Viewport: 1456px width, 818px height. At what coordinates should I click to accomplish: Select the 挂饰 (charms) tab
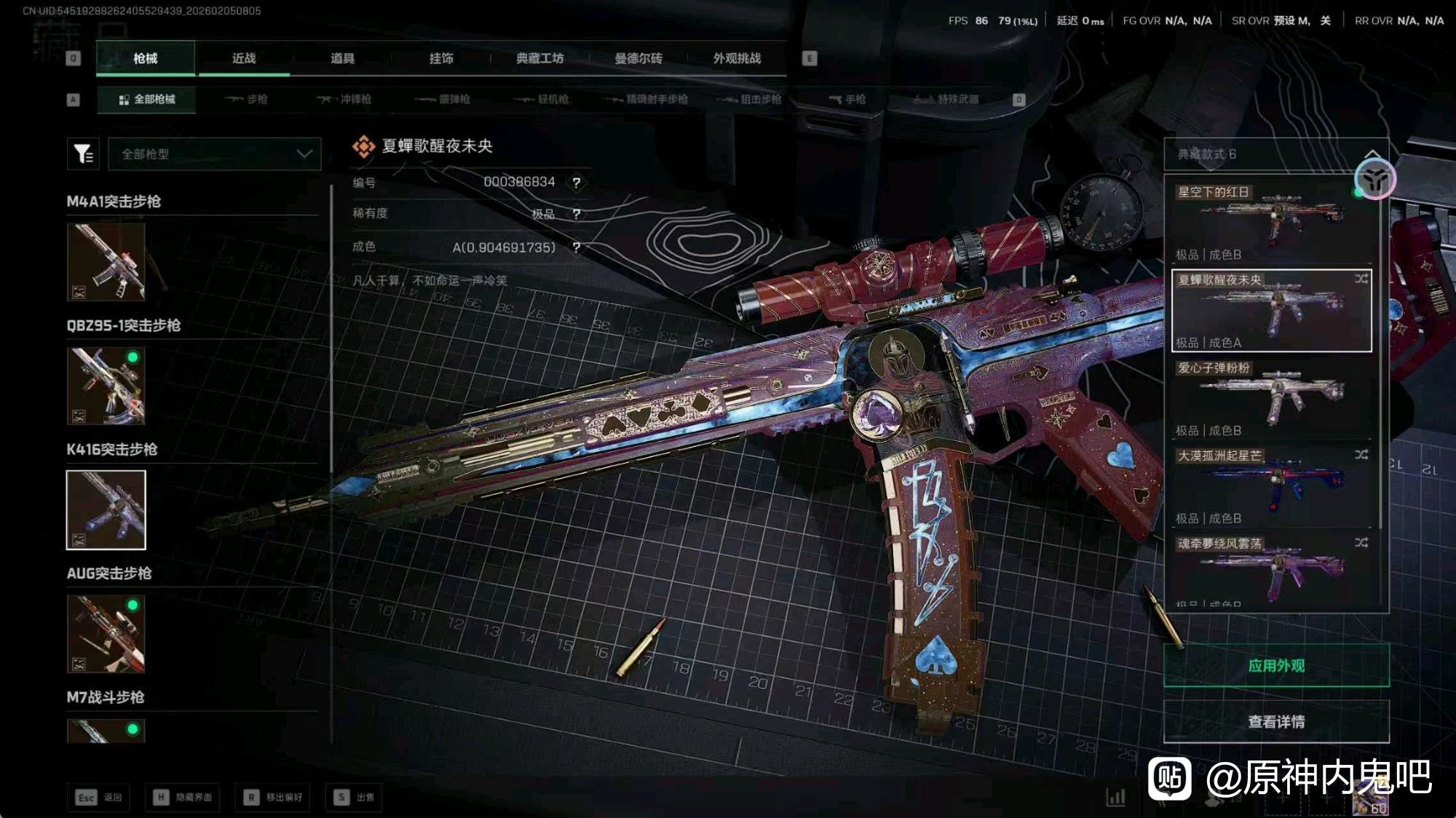[441, 58]
